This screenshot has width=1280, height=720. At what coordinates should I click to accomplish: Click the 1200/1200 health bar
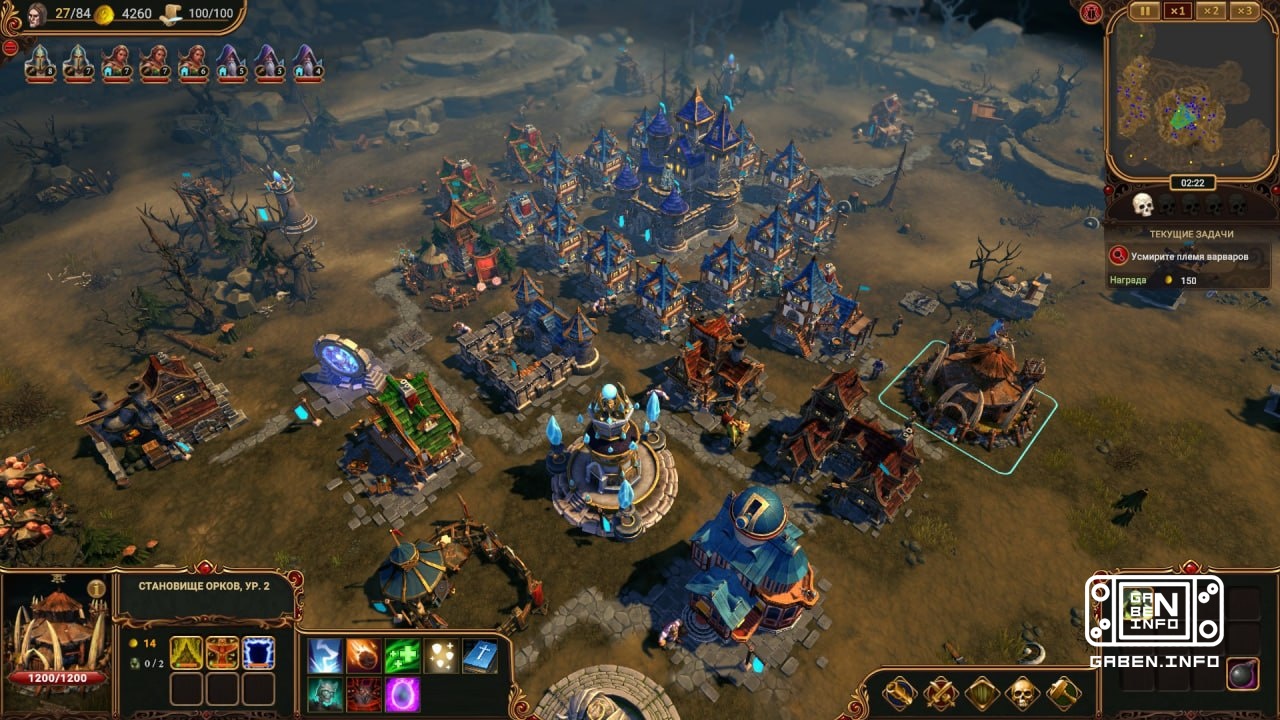58,677
